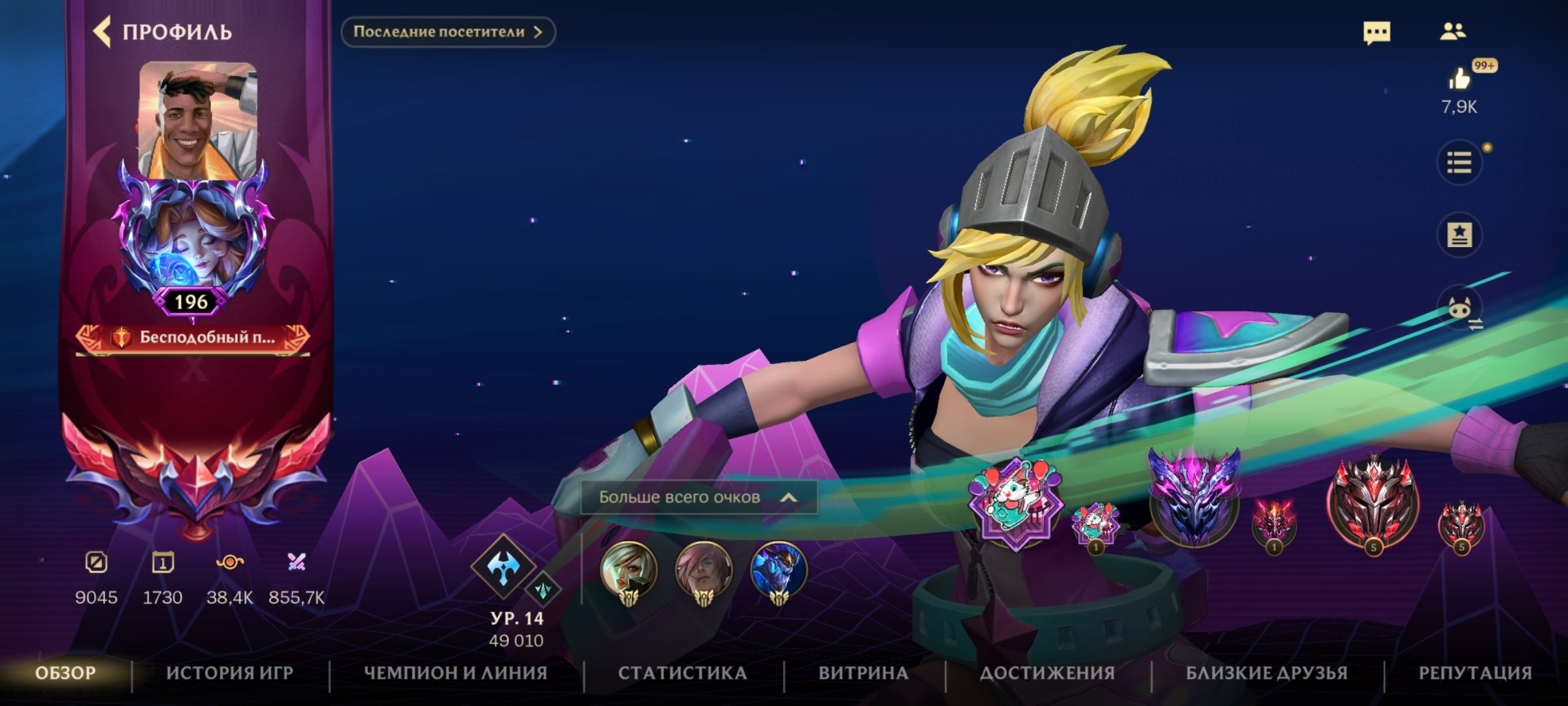The image size is (1568, 706).
Task: Open the Витрина tab
Action: pyautogui.click(x=863, y=673)
